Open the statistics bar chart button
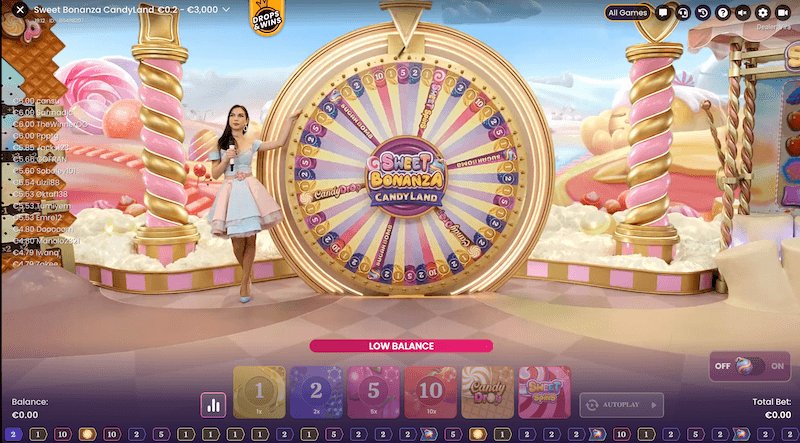800x443 pixels. (212, 405)
